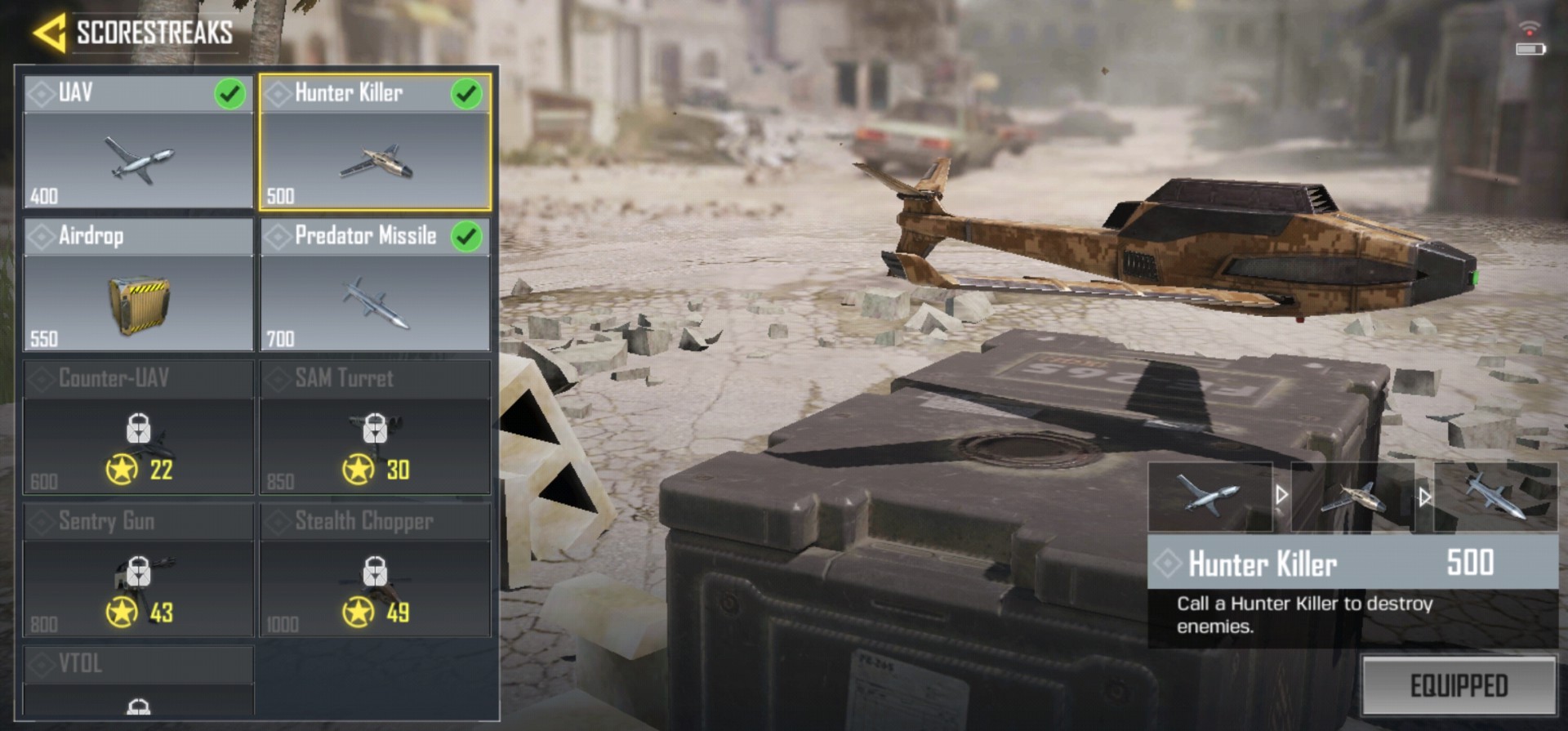The width and height of the screenshot is (1568, 731).
Task: Select the Hunter Killer equipped slot thumbnail
Action: point(1353,496)
